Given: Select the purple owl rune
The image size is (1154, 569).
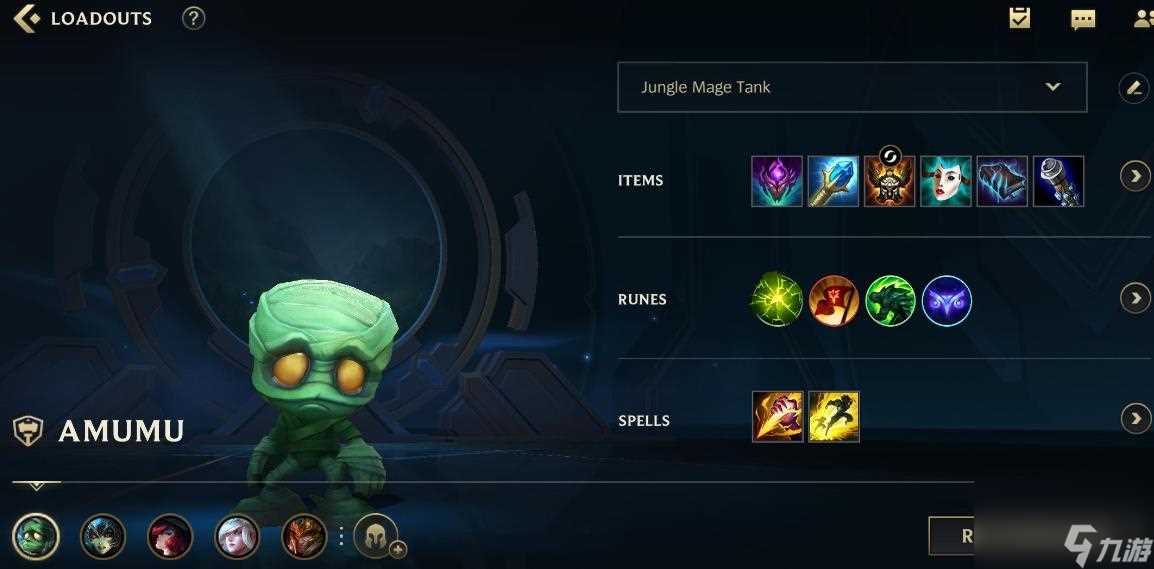Looking at the screenshot, I should pyautogui.click(x=946, y=301).
